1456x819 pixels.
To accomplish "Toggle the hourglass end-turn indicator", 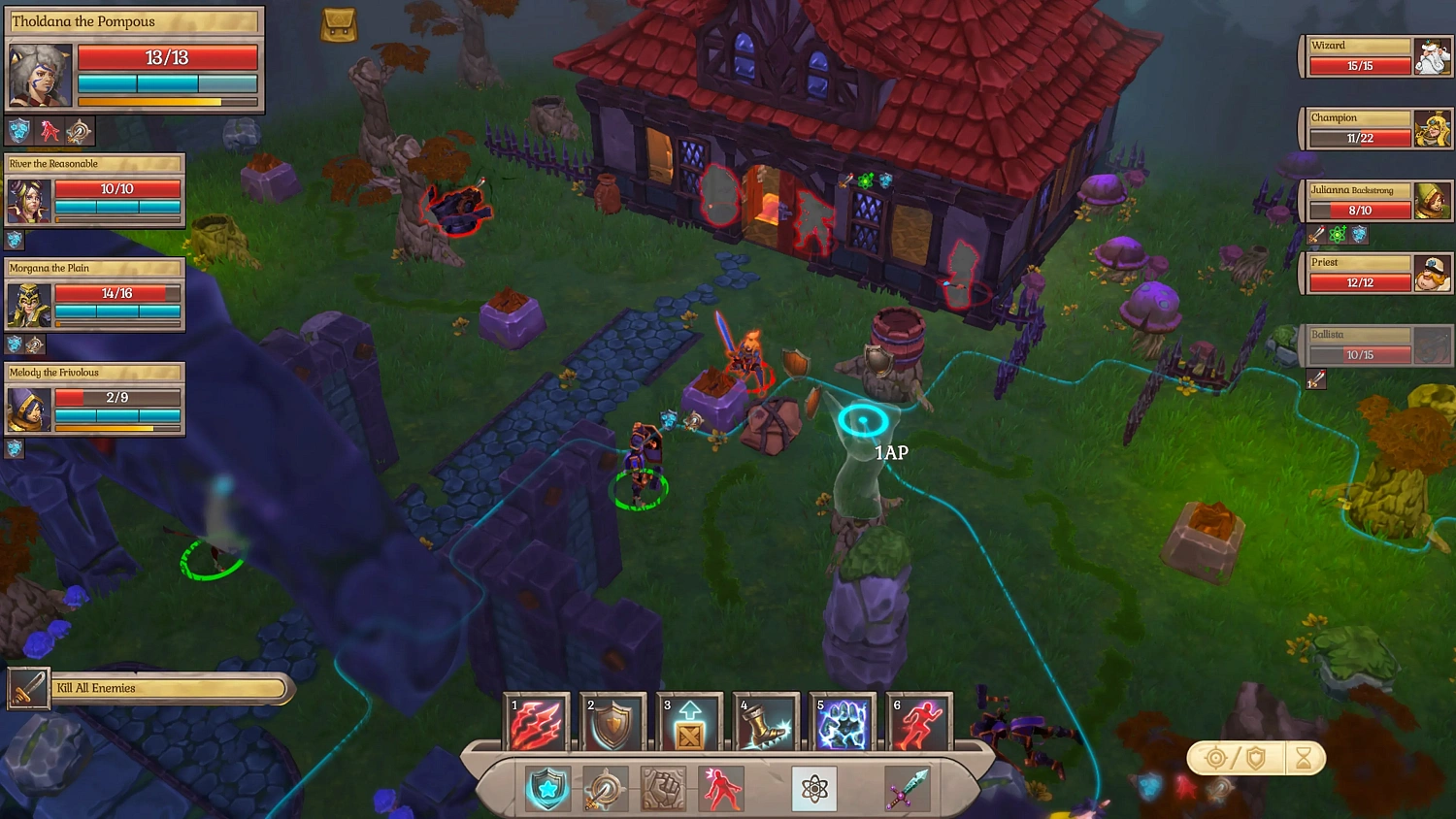I will coord(1306,759).
